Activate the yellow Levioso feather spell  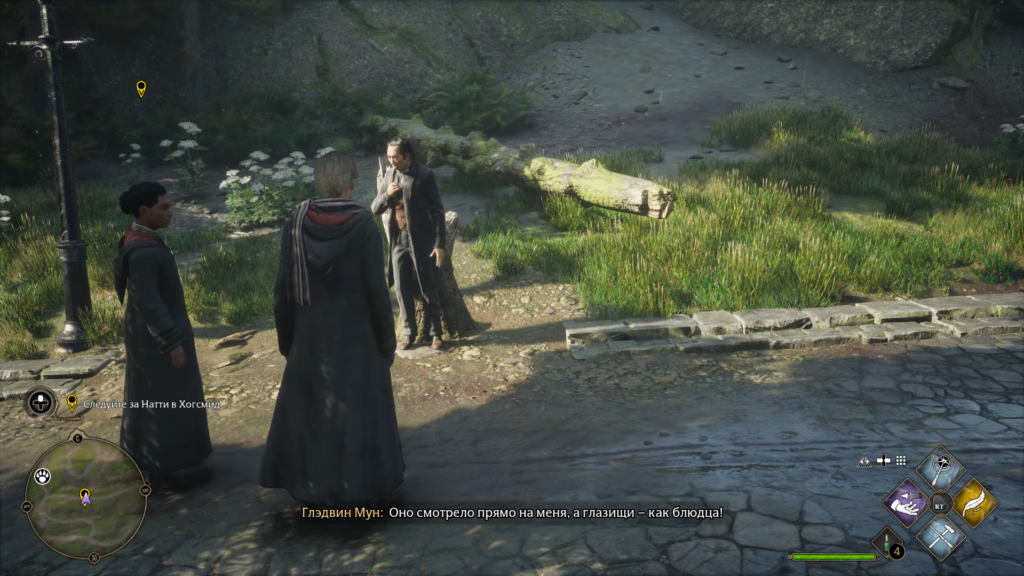coord(974,502)
